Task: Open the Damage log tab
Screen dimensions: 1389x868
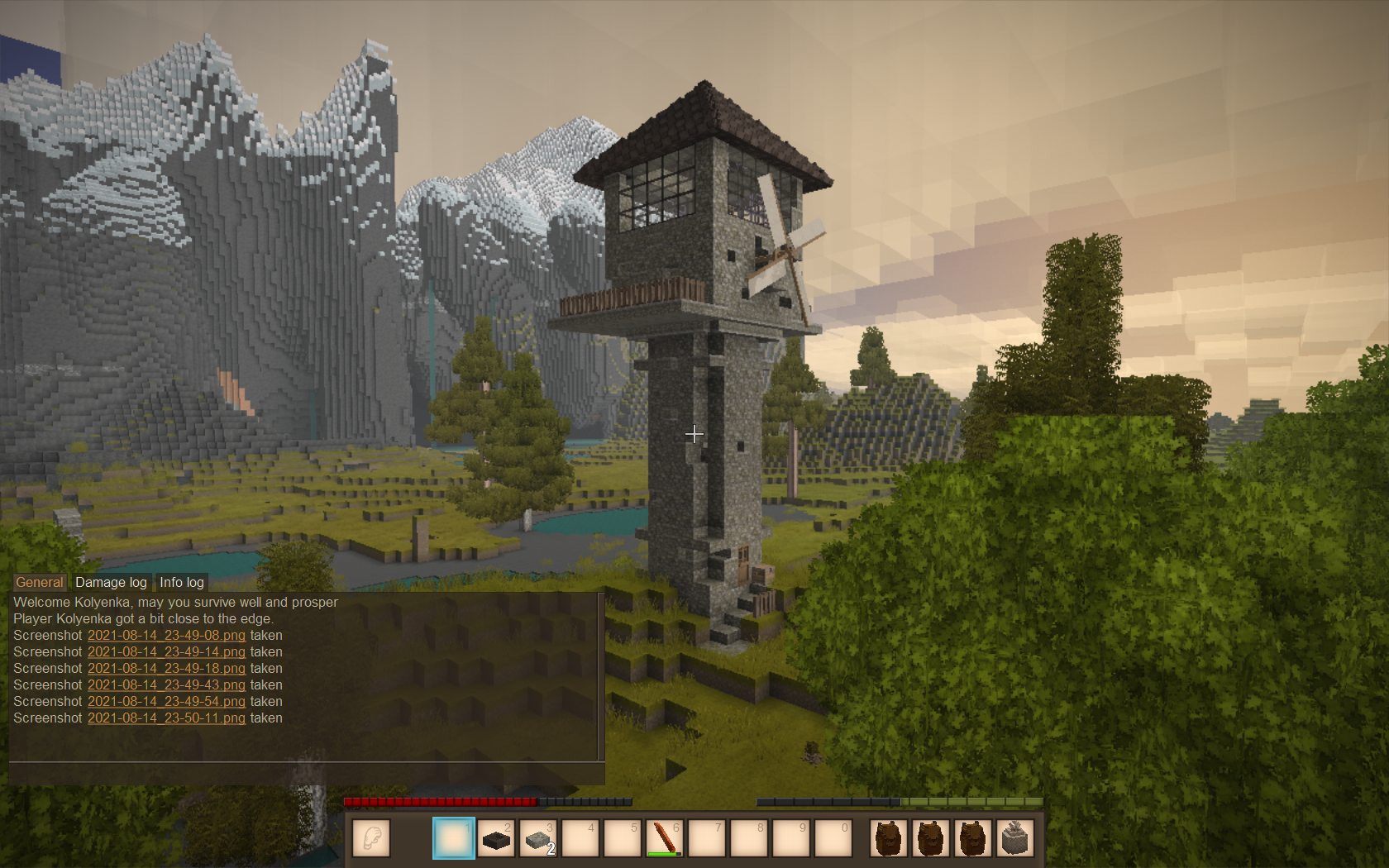Action: click(111, 582)
